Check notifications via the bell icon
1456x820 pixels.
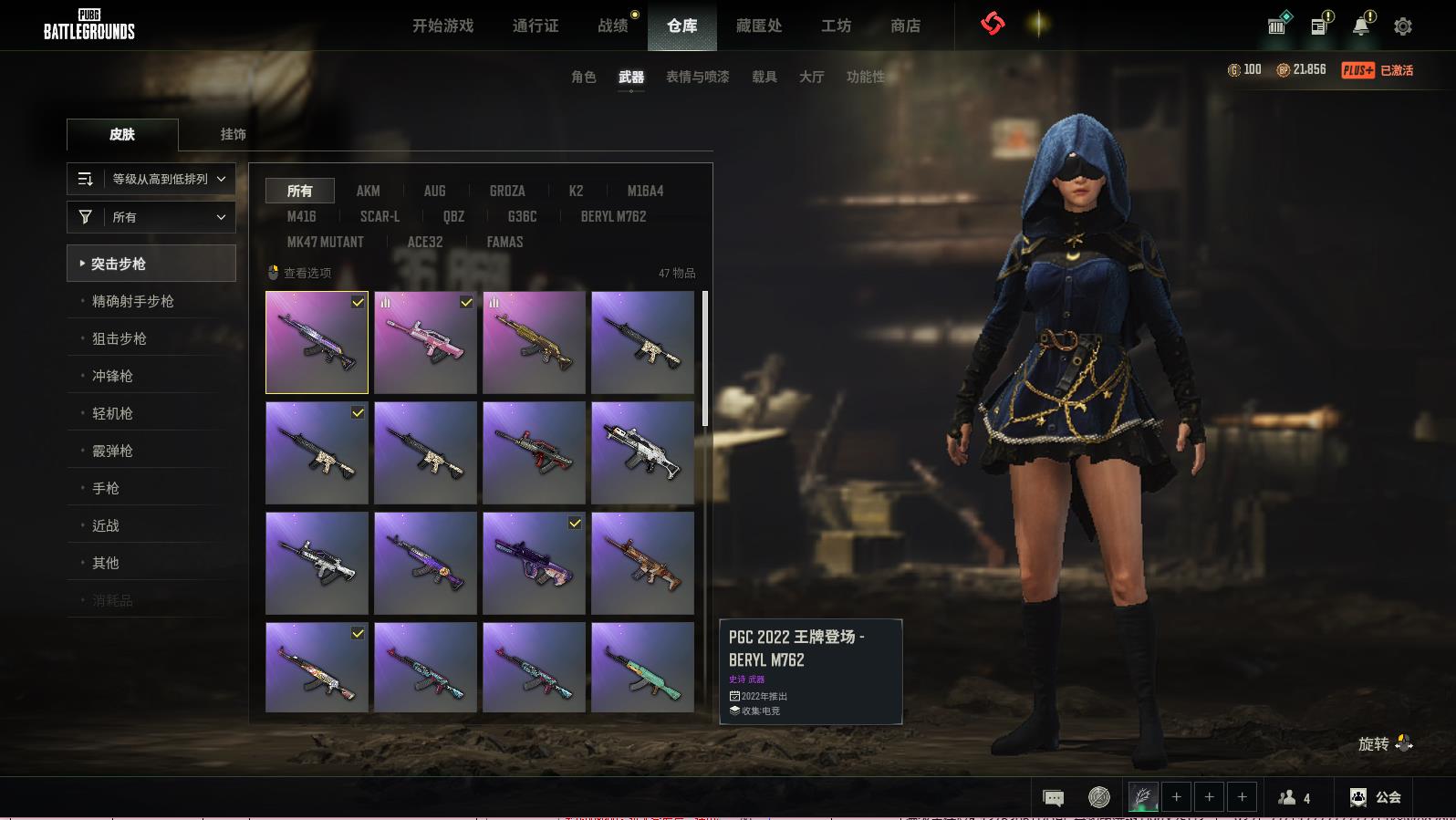click(x=1361, y=26)
